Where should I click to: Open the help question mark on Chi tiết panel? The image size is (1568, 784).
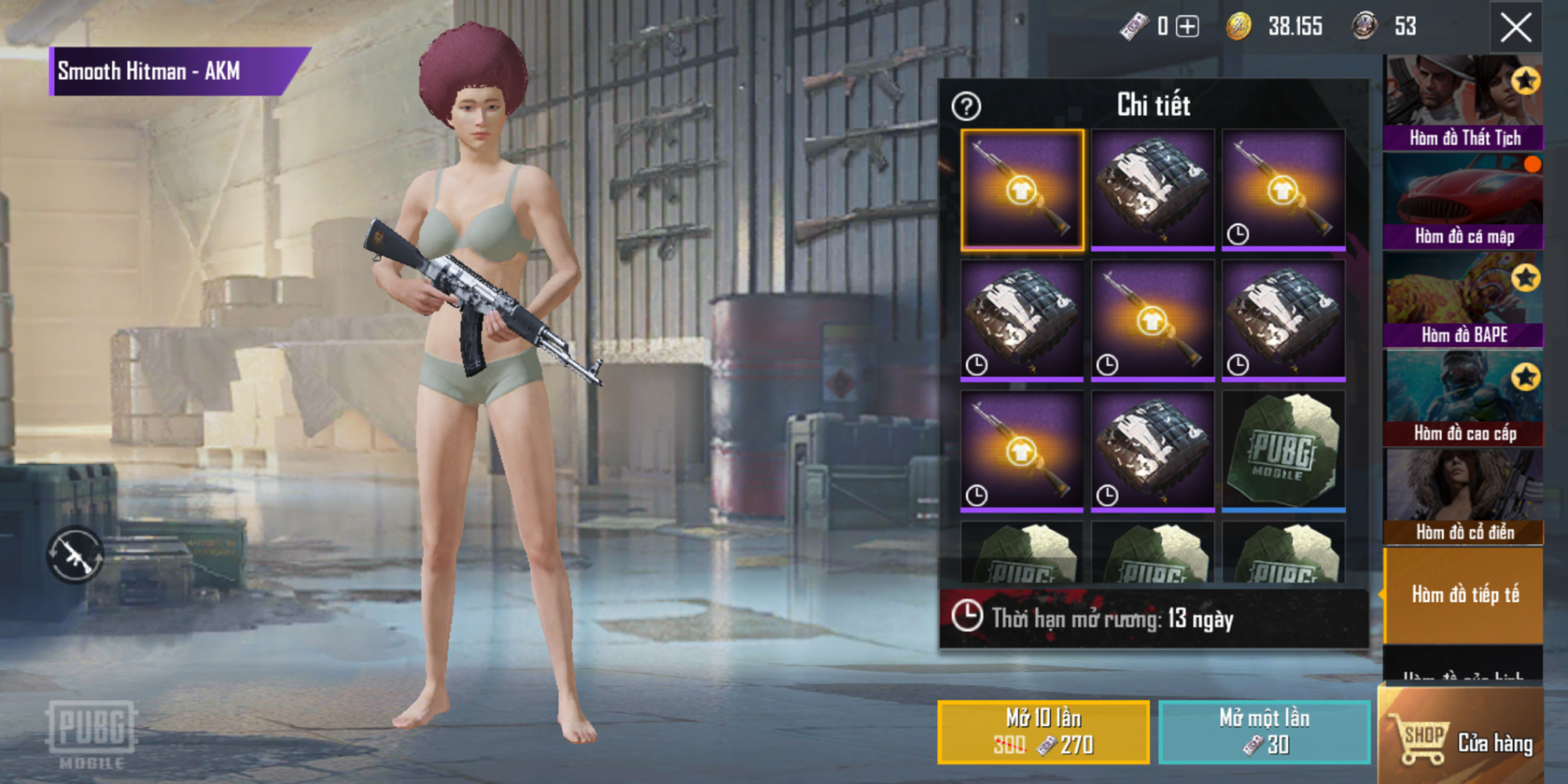point(966,107)
